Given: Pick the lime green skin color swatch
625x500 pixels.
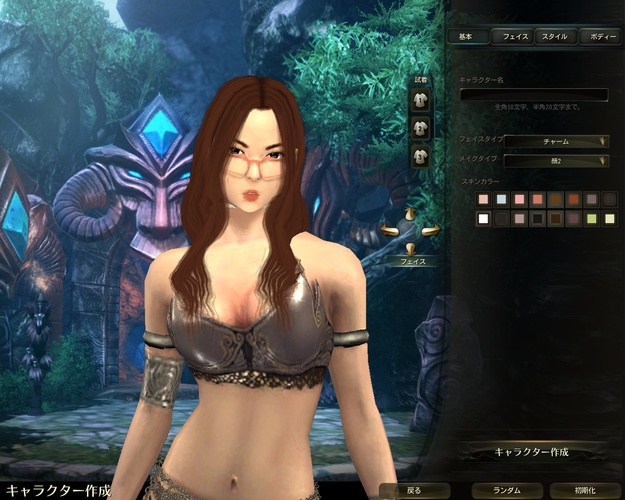Looking at the screenshot, I should point(592,219).
